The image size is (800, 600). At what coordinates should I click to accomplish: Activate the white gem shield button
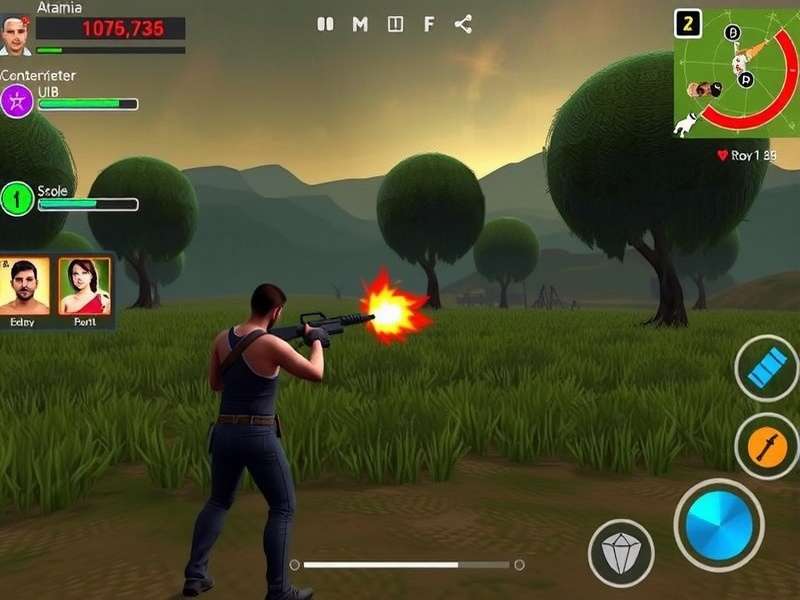[x=620, y=552]
